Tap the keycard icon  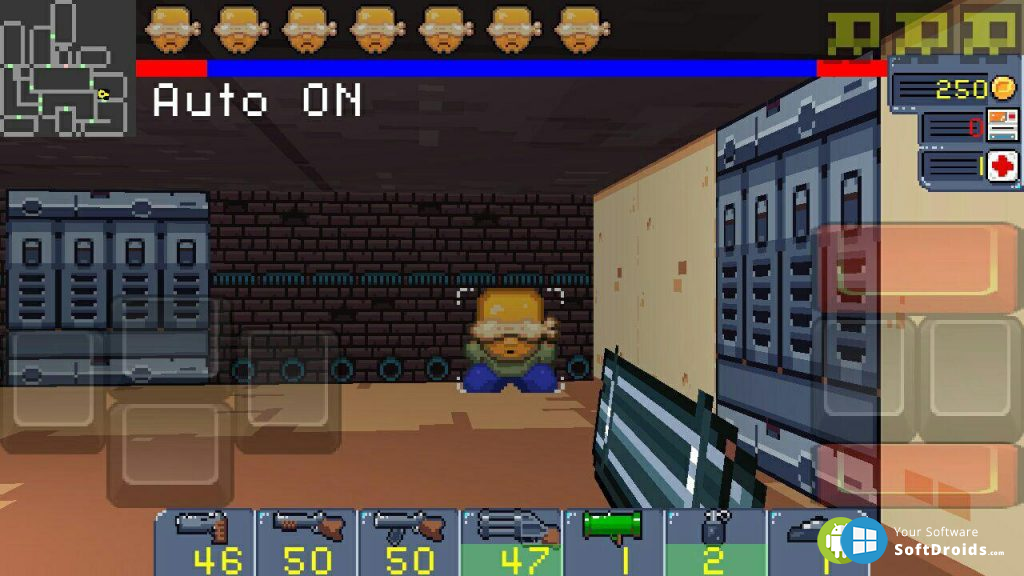pos(1002,126)
